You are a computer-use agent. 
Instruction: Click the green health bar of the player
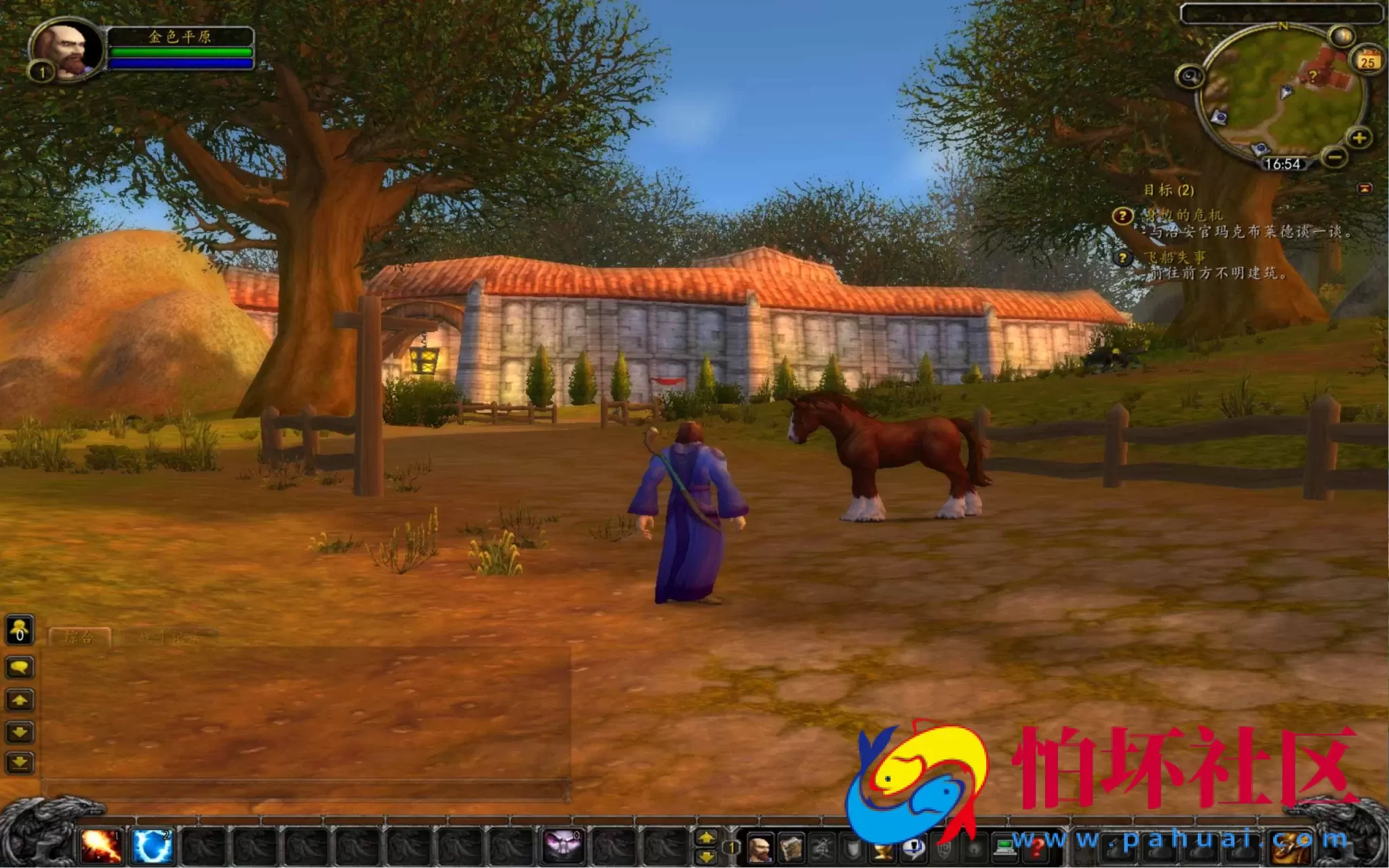(180, 51)
